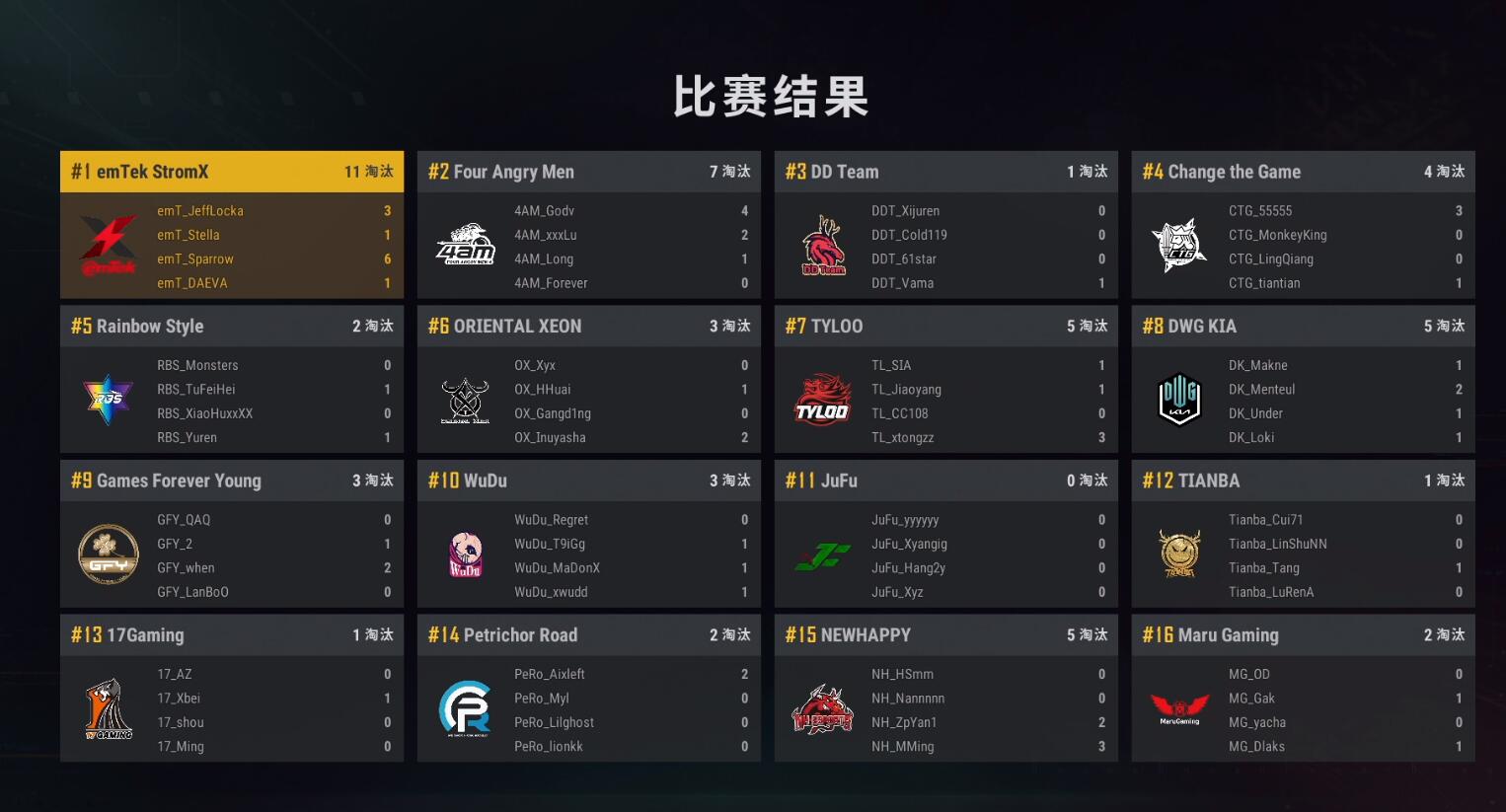Select the TYLOO team logo
This screenshot has height=812, width=1506.
822,400
